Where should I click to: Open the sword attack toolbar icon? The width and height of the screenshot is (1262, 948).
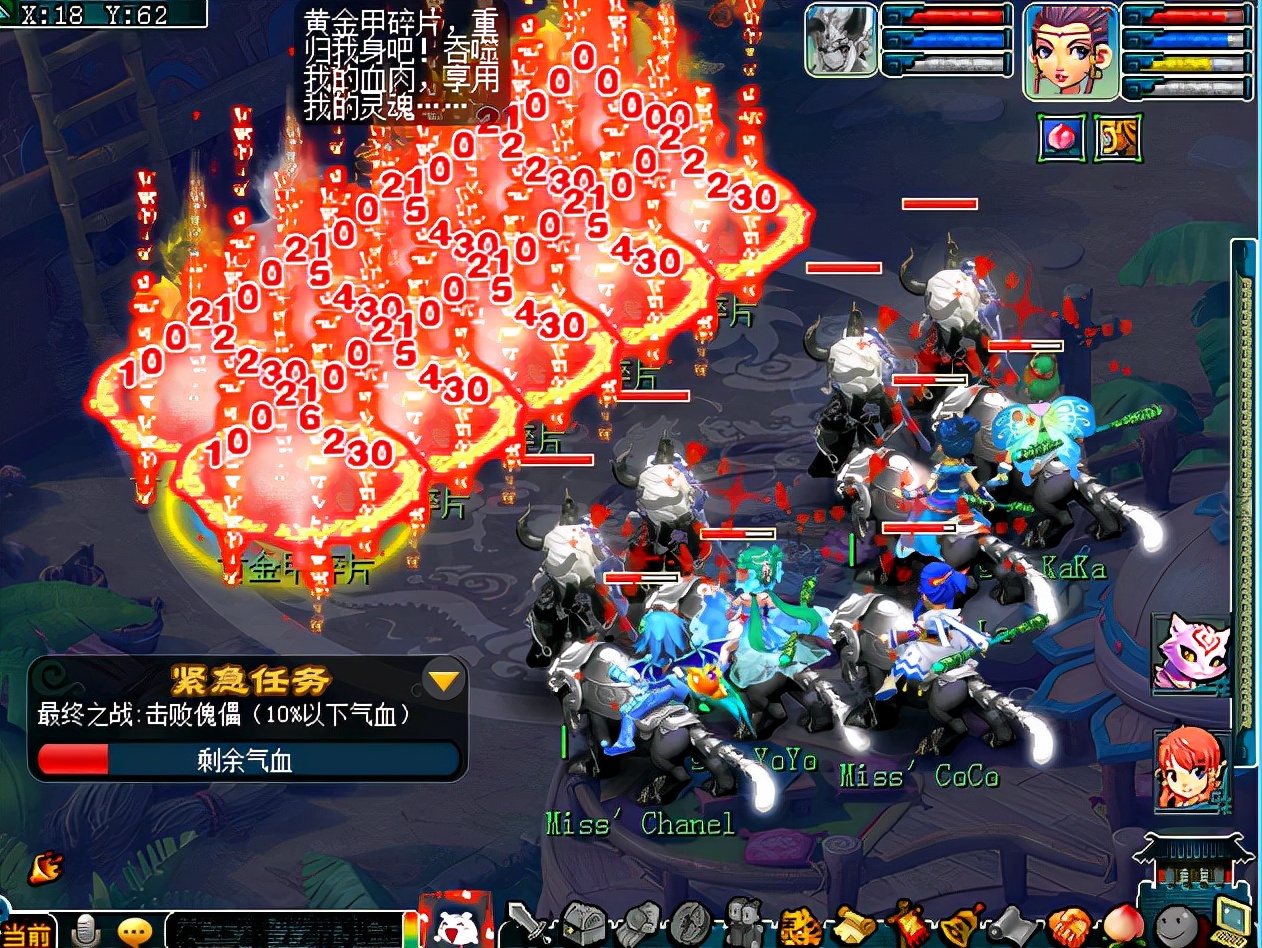pyautogui.click(x=526, y=922)
